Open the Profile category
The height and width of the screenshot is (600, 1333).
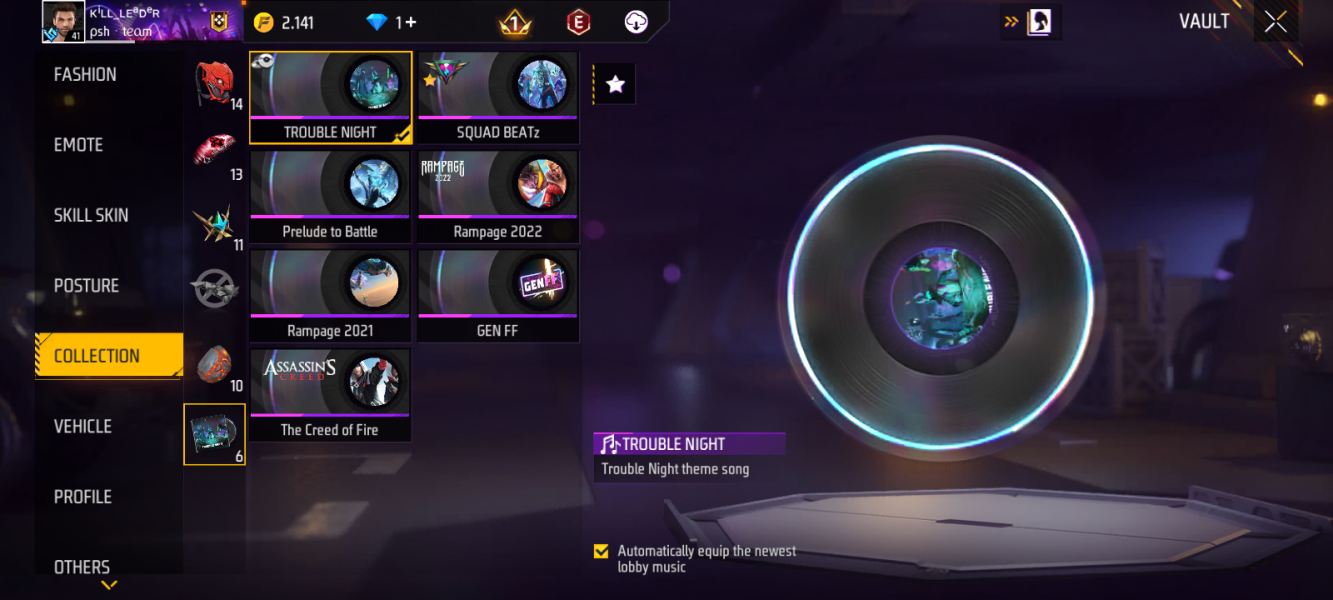coord(83,497)
